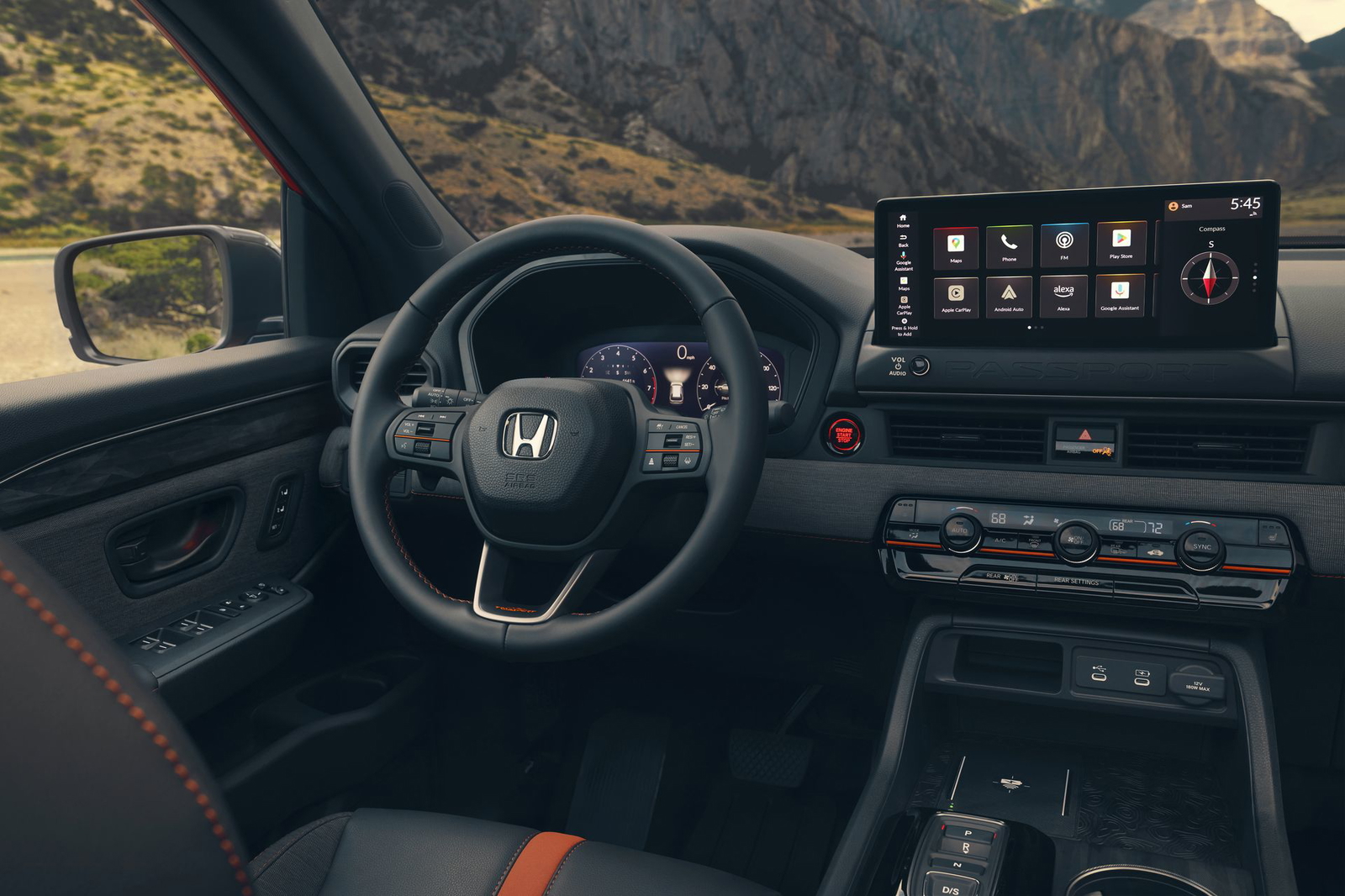Turn the AUTO climate dial

(x=960, y=530)
